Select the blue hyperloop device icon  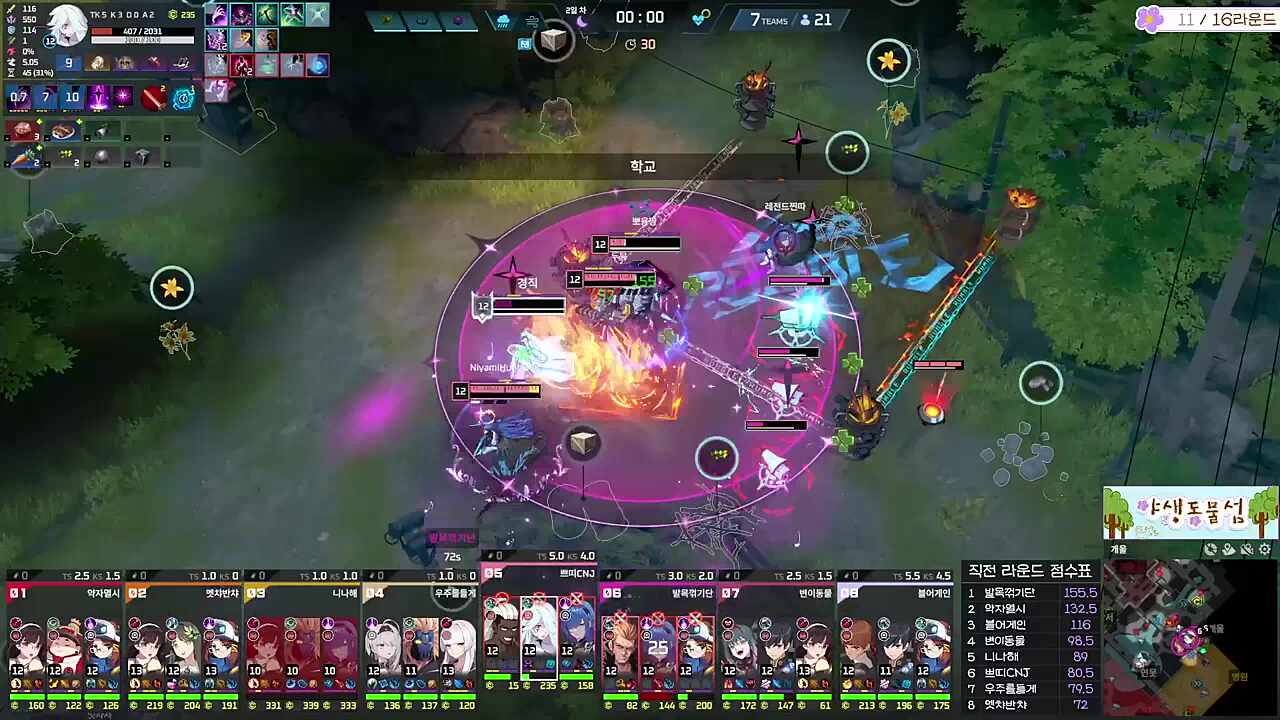pyautogui.click(x=183, y=98)
